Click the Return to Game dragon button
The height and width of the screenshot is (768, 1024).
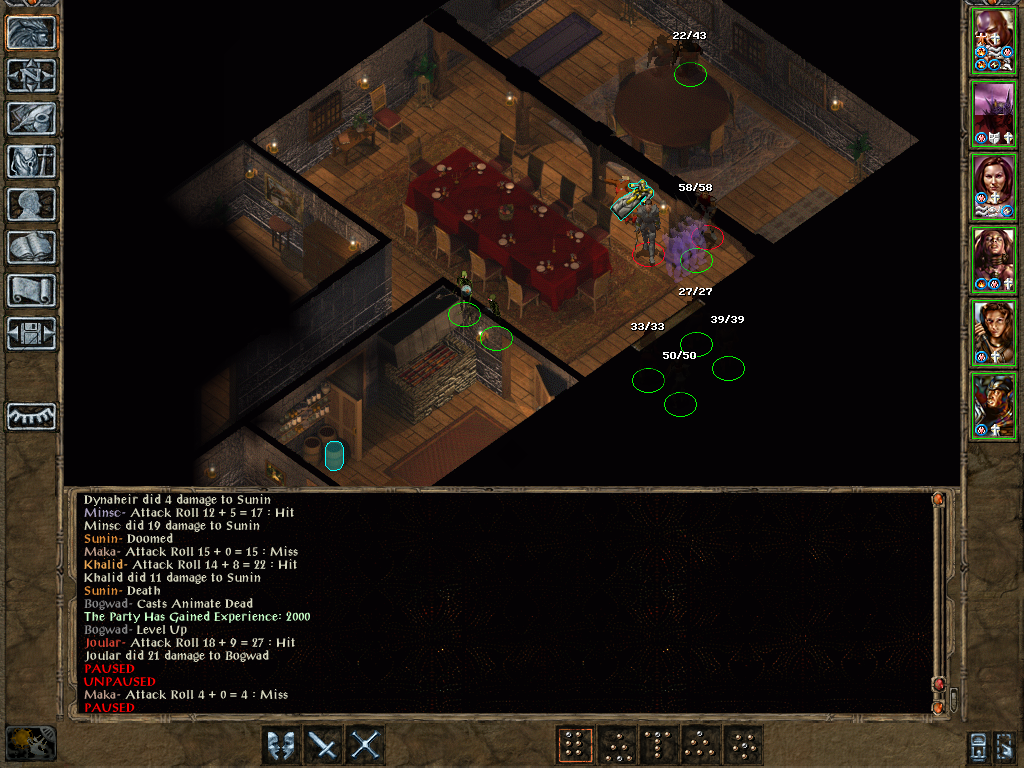pos(32,32)
